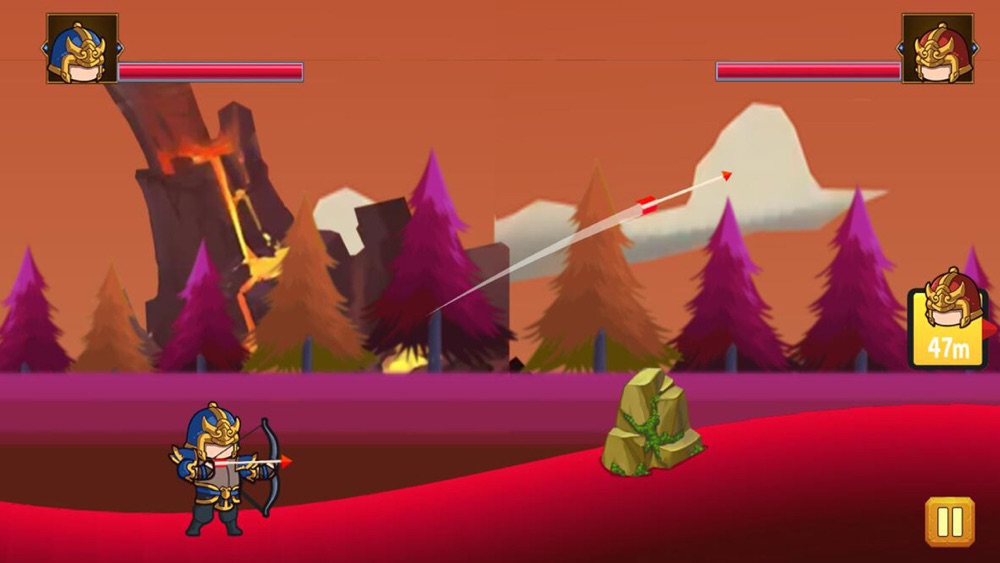Viewport: 1000px width, 563px height.
Task: Pause the game with the pause button
Action: tap(949, 521)
